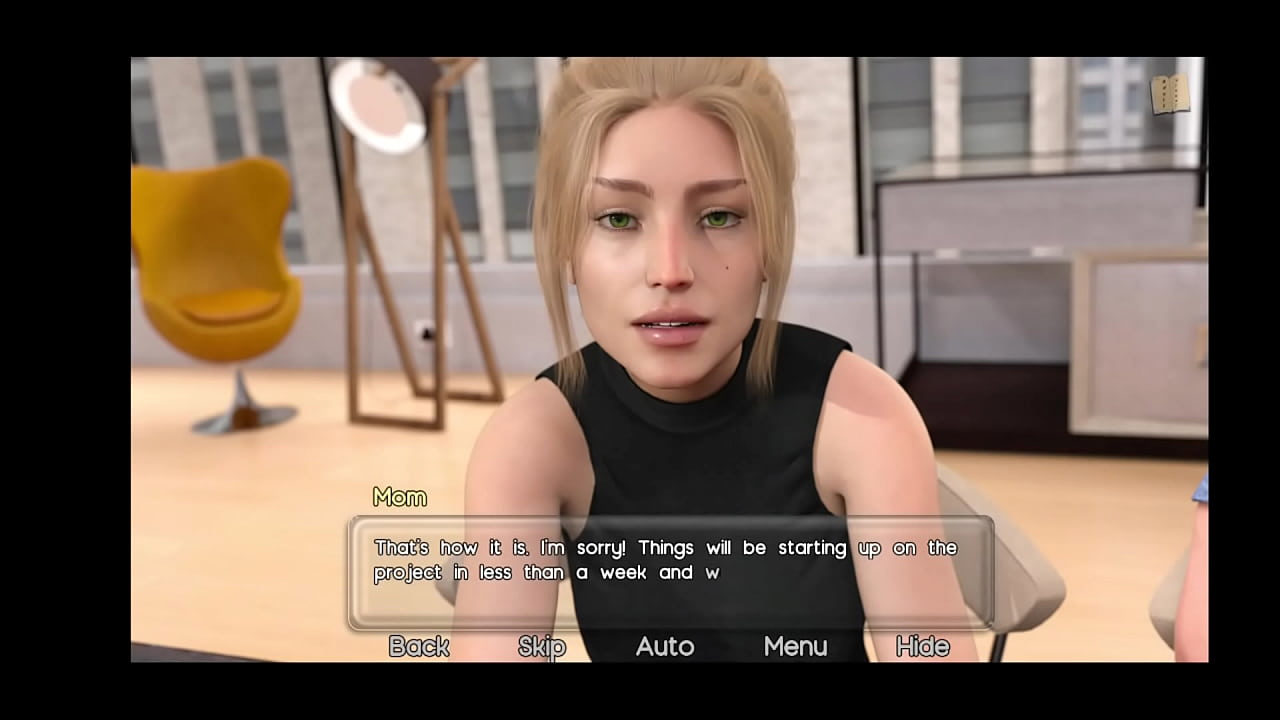
Task: Enable Auto dialogue advance
Action: pyautogui.click(x=665, y=647)
